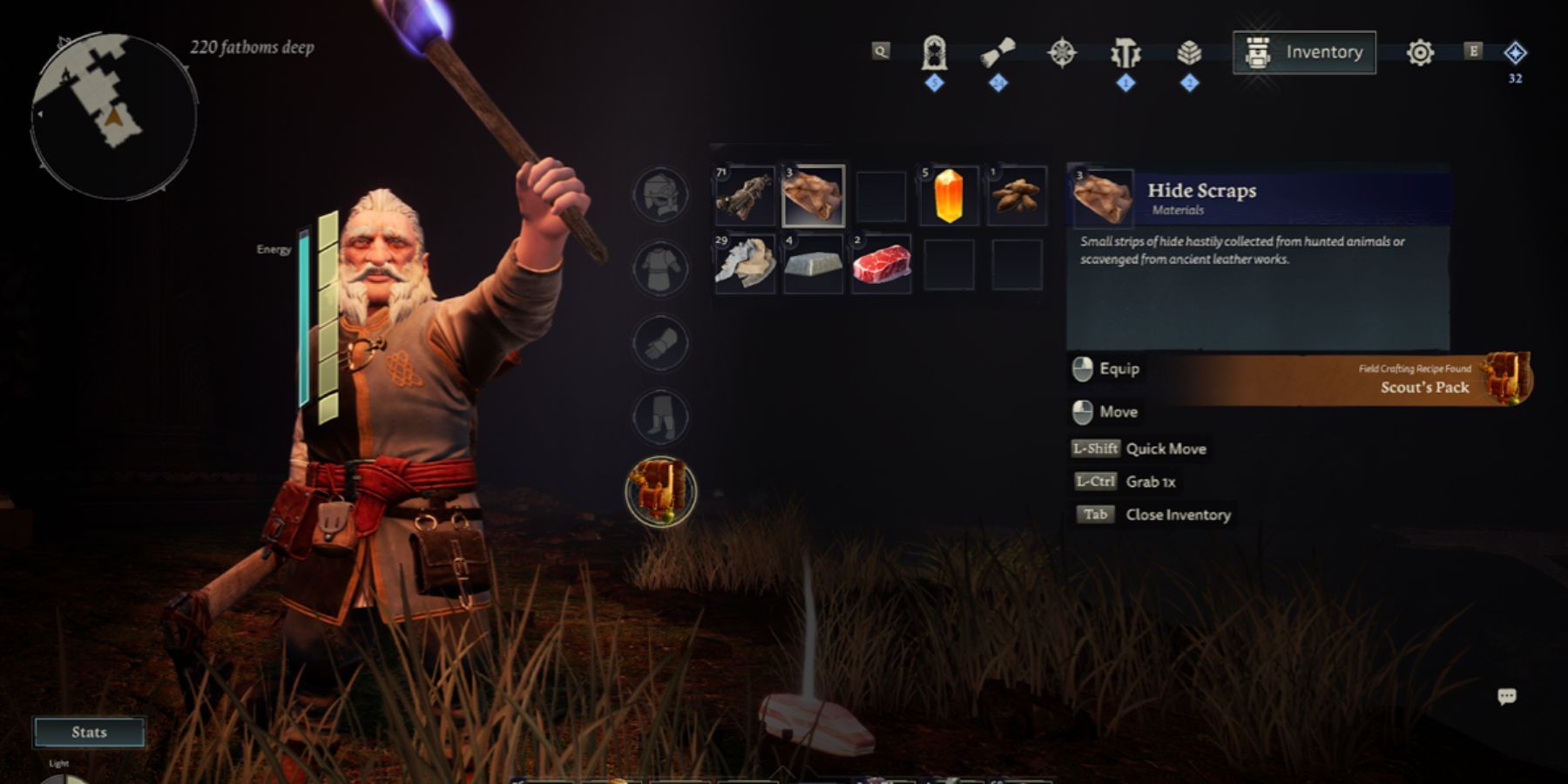Screen dimensions: 1568x784
Task: Select the tombstone icon with 5 badge
Action: click(x=933, y=51)
